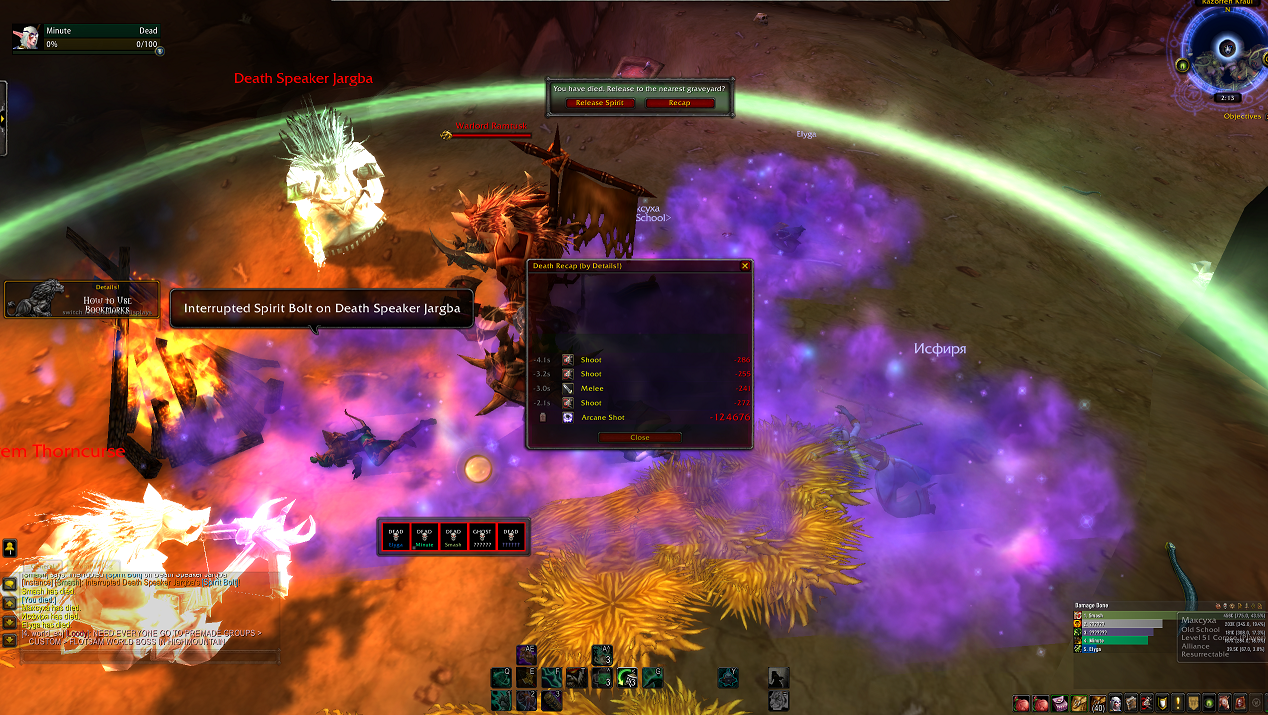The width and height of the screenshot is (1268, 715).
Task: Select the Elyga dead party frame
Action: point(396,537)
